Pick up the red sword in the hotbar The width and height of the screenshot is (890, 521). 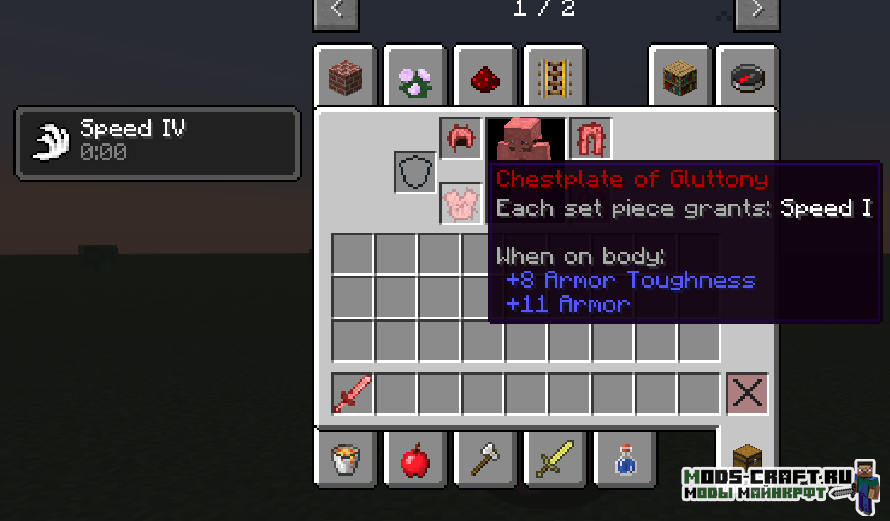352,394
